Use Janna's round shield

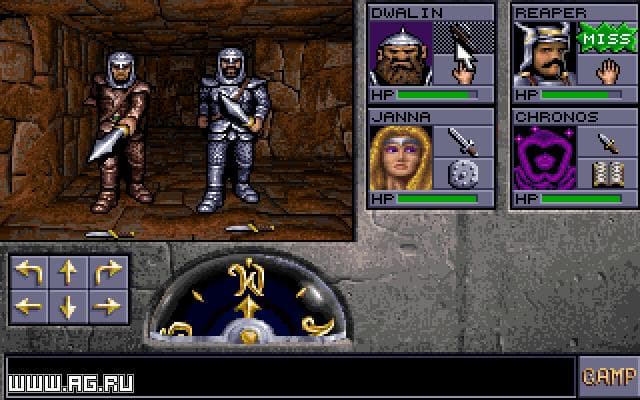(464, 174)
